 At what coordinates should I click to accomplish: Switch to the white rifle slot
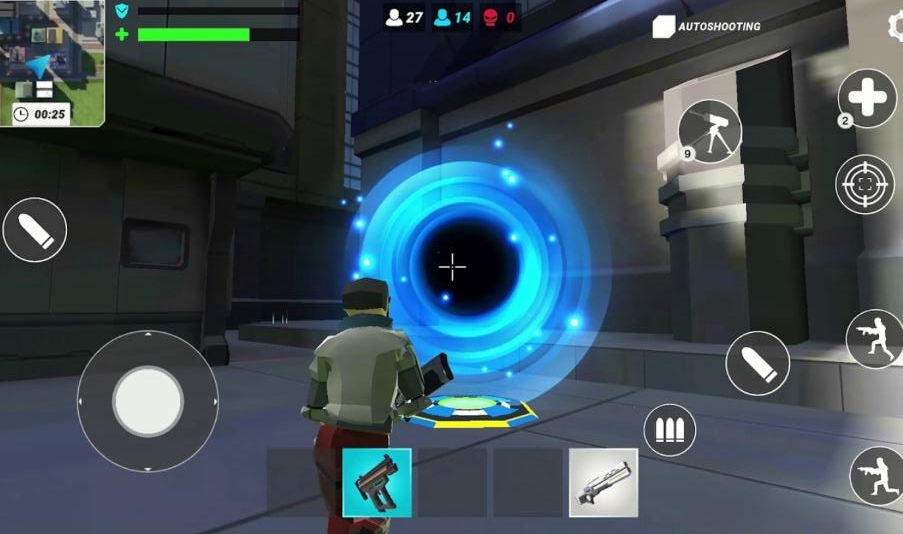tap(603, 482)
